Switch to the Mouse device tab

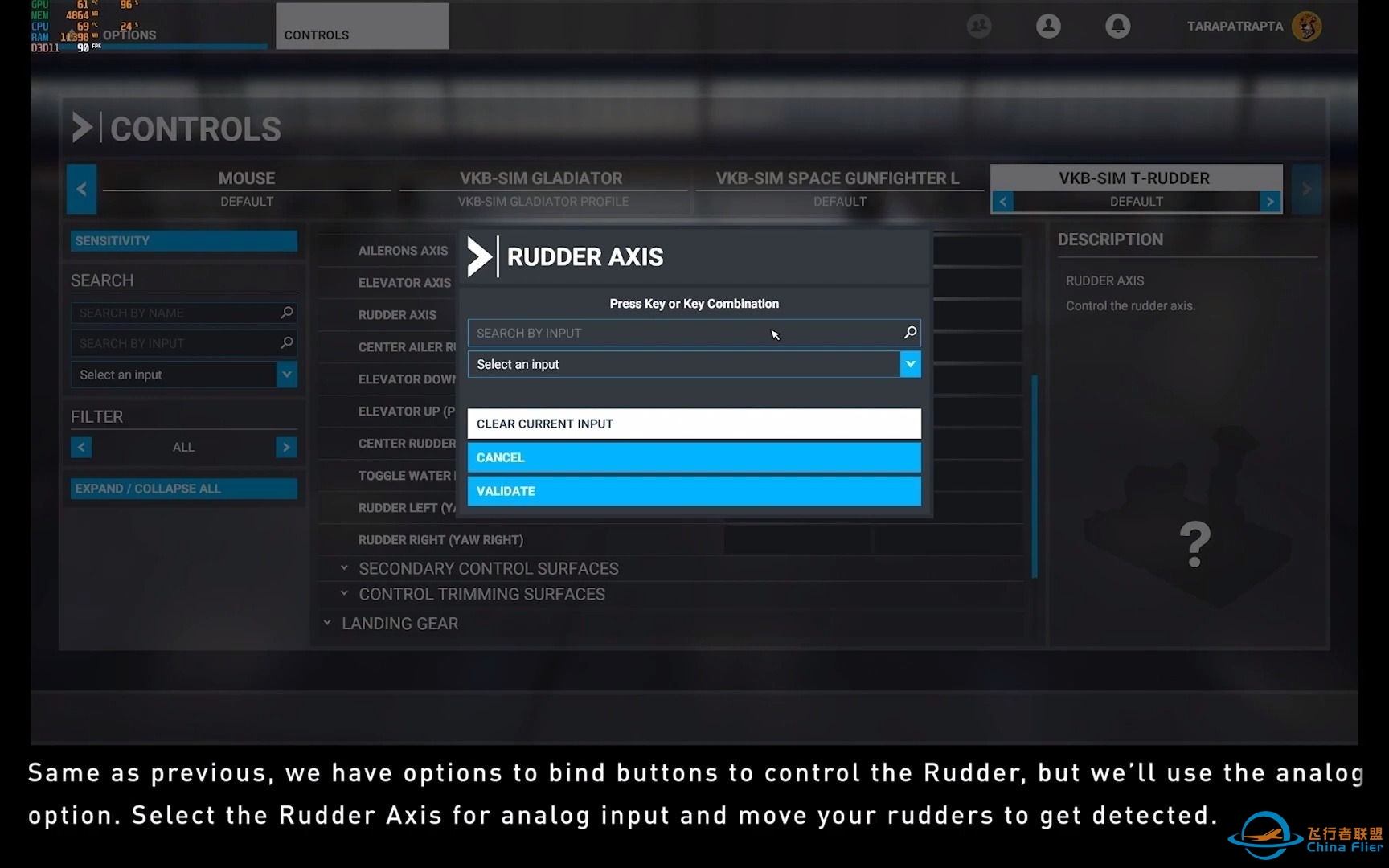coord(247,188)
